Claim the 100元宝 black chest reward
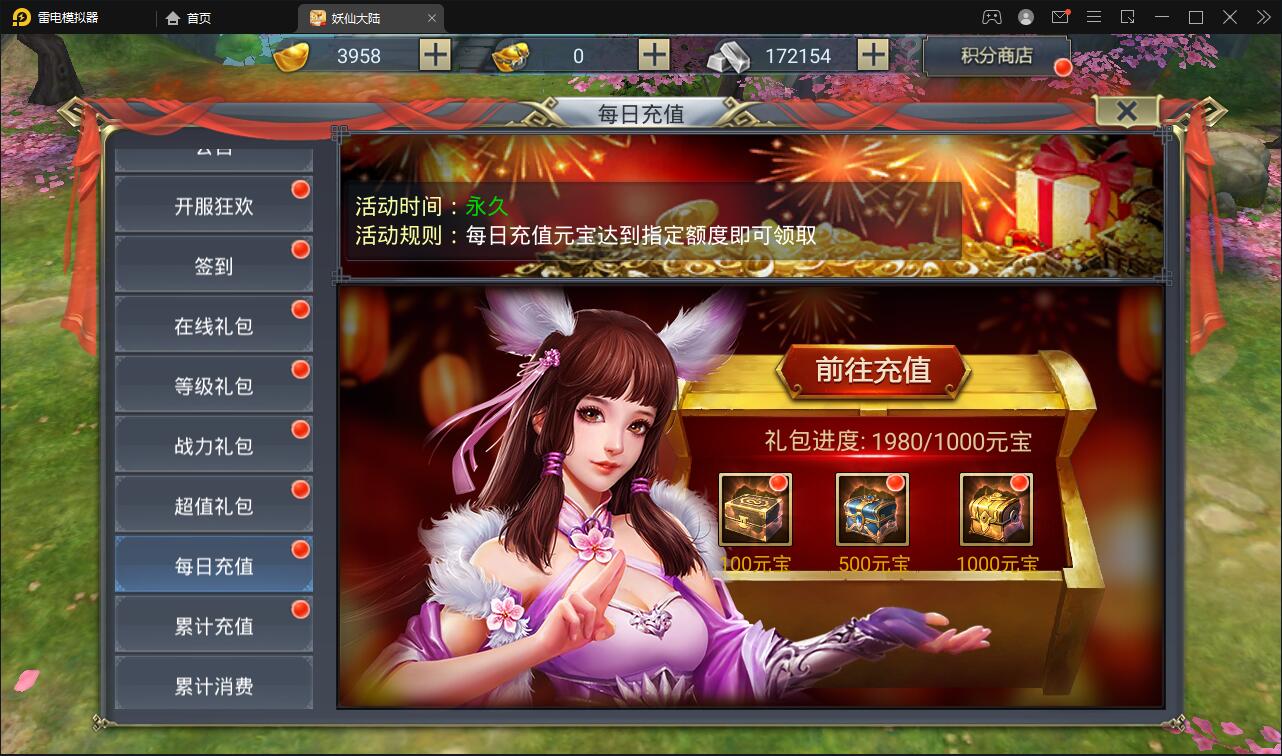Screen dimensions: 1282x756 755,508
